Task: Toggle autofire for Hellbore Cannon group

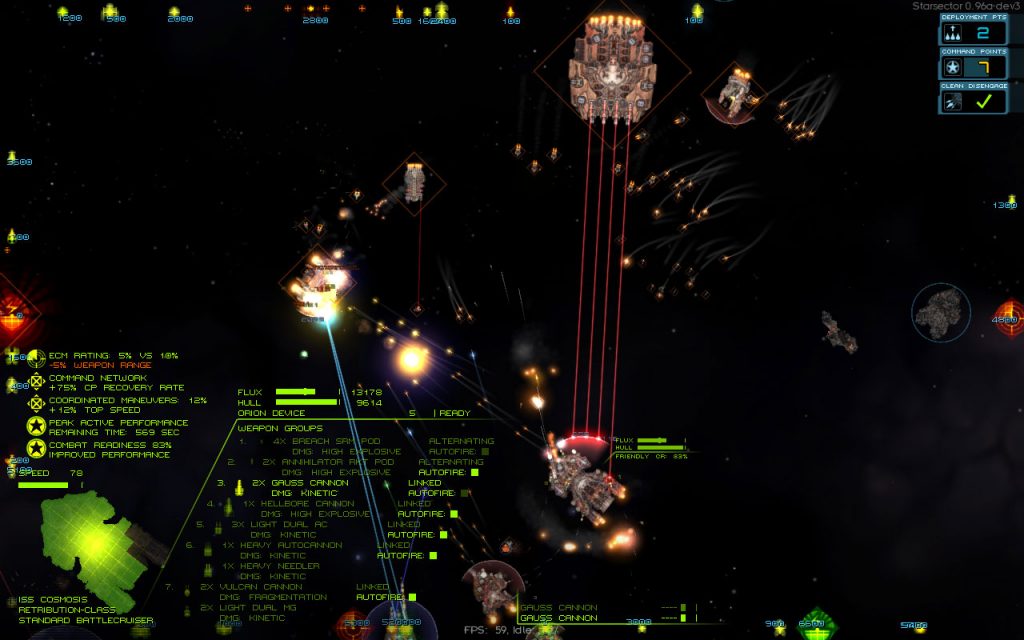Action: pos(453,514)
